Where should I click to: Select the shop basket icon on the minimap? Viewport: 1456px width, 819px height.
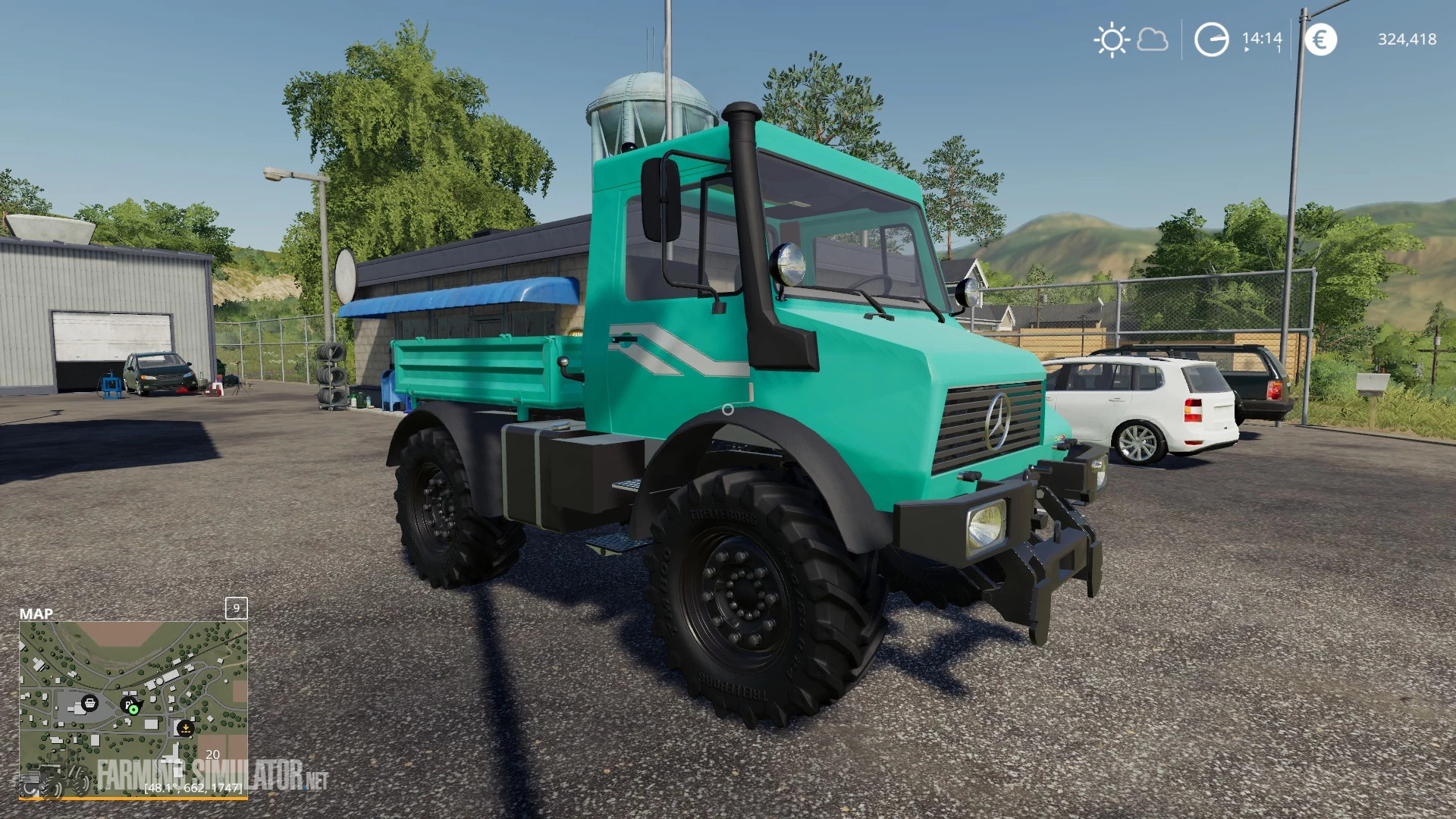[89, 703]
